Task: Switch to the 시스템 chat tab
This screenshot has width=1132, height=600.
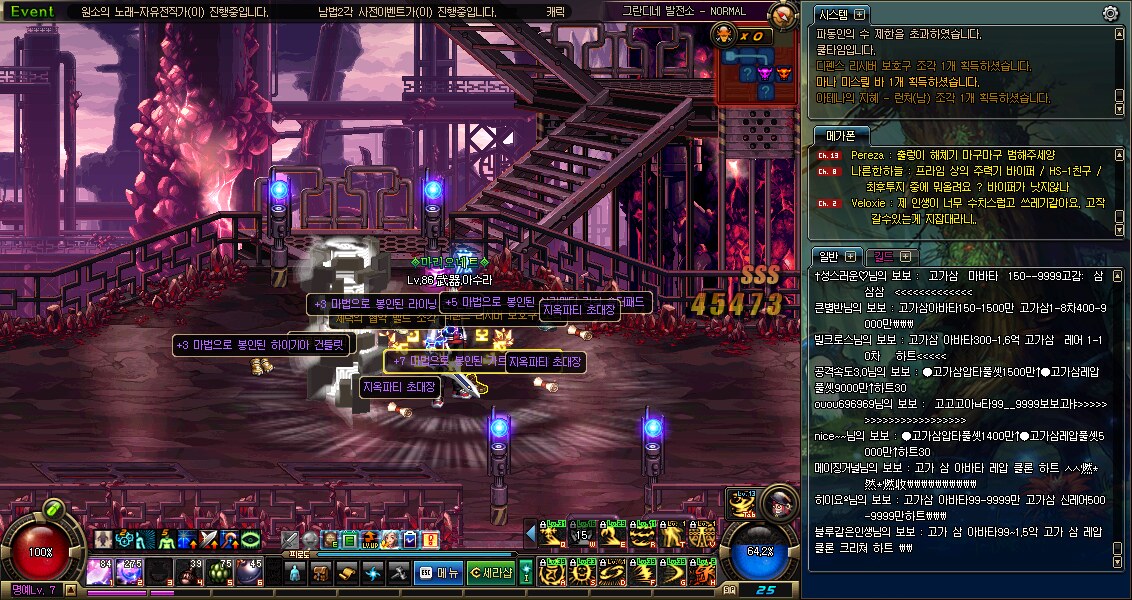Action: click(832, 15)
